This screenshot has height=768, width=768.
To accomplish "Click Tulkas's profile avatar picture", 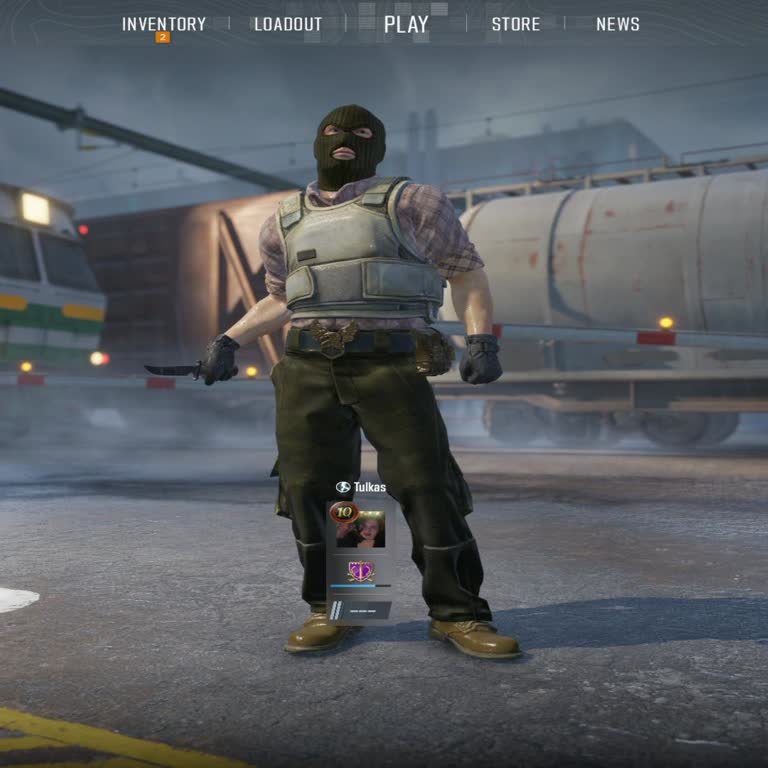I will click(x=364, y=530).
